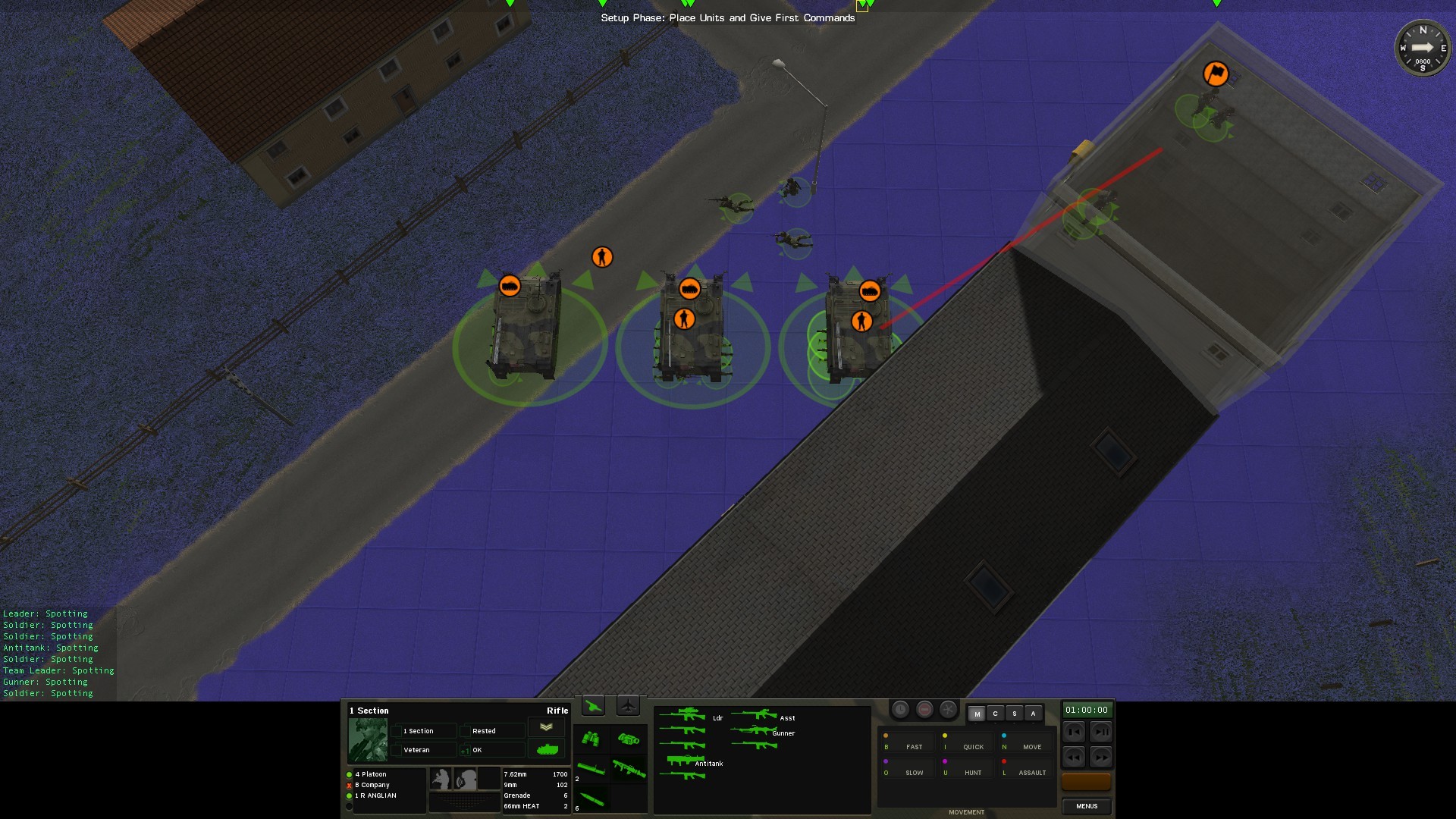Order an ASSAULT movement
This screenshot has width=1456, height=819.
[x=1031, y=773]
